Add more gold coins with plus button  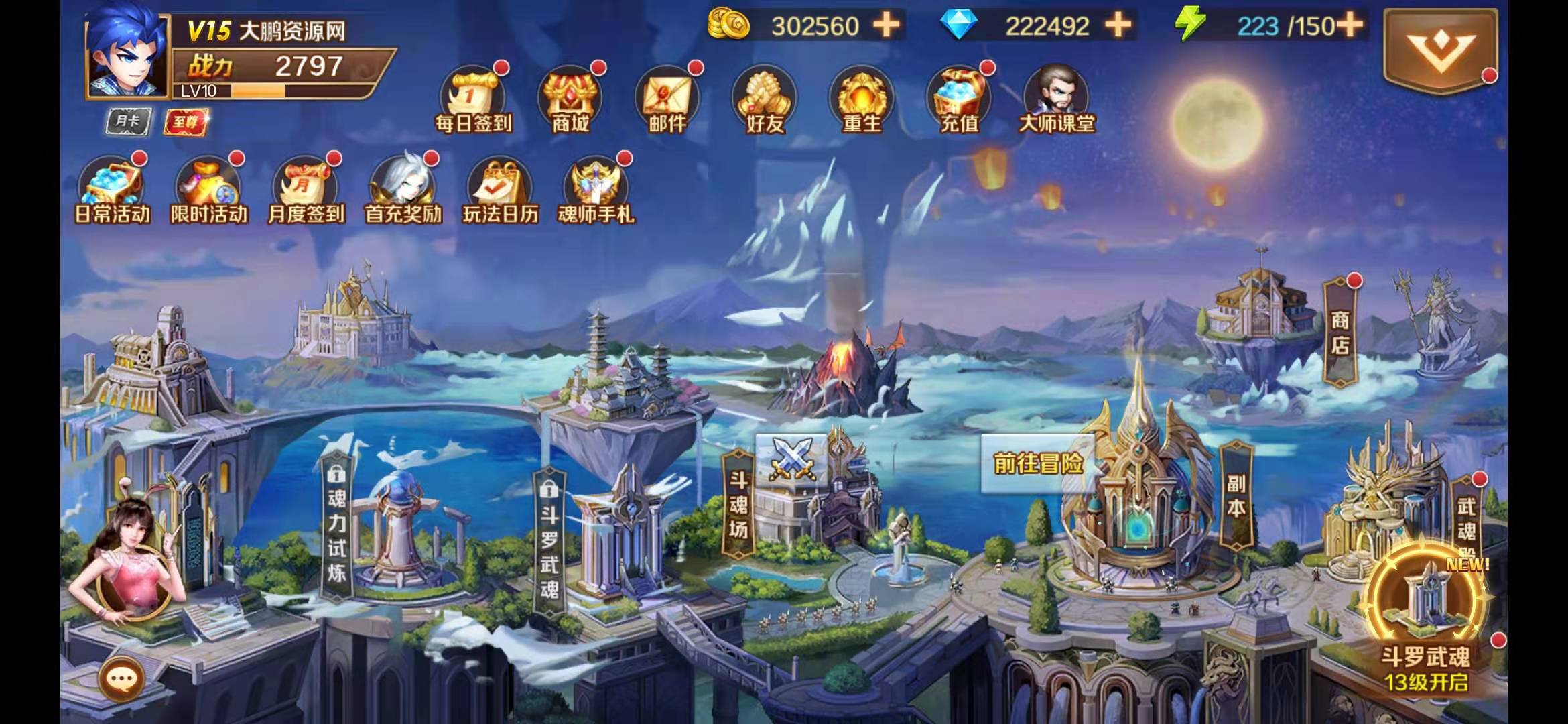887,25
